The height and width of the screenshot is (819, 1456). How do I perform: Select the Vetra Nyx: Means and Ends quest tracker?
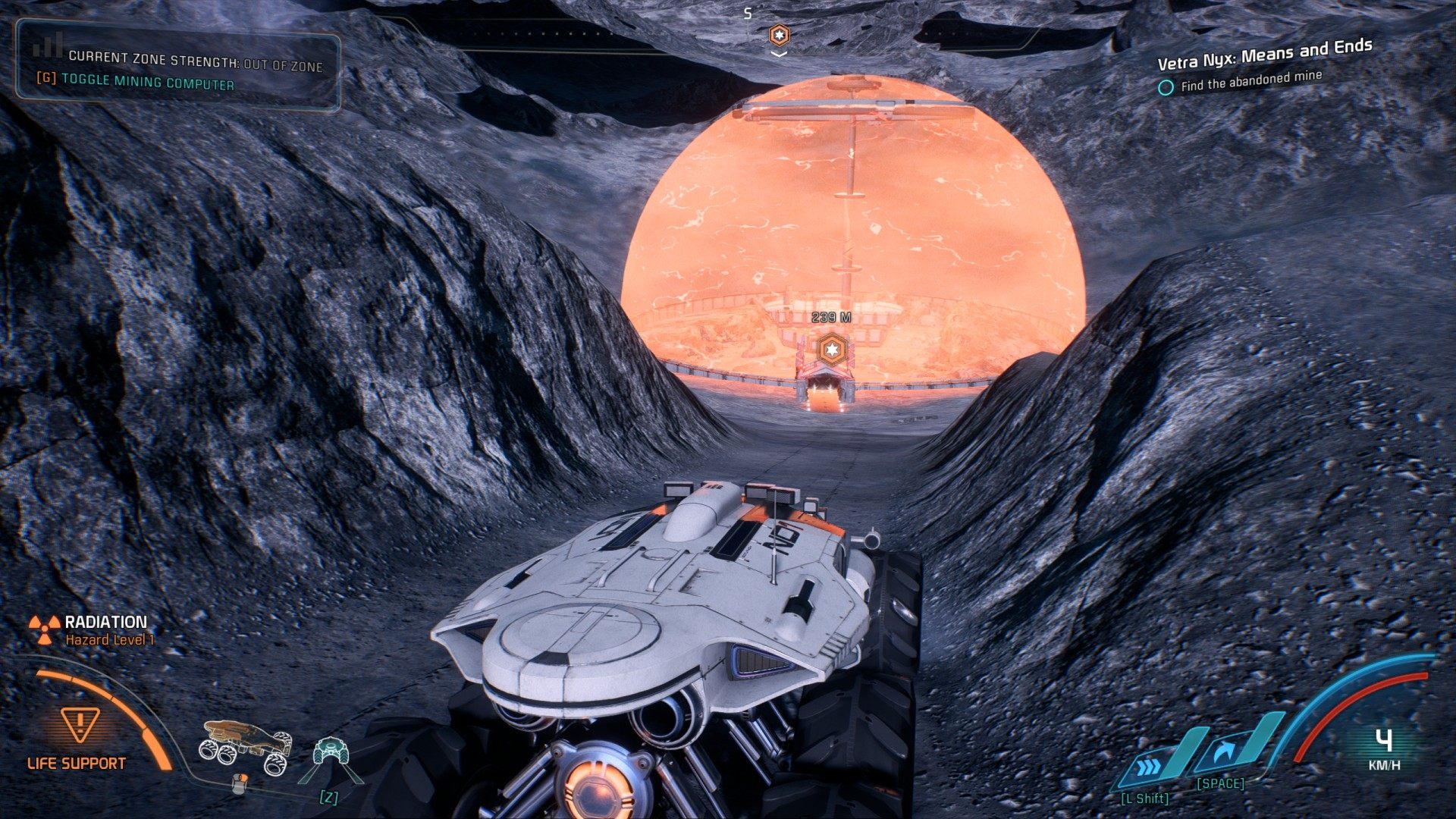point(1264,54)
